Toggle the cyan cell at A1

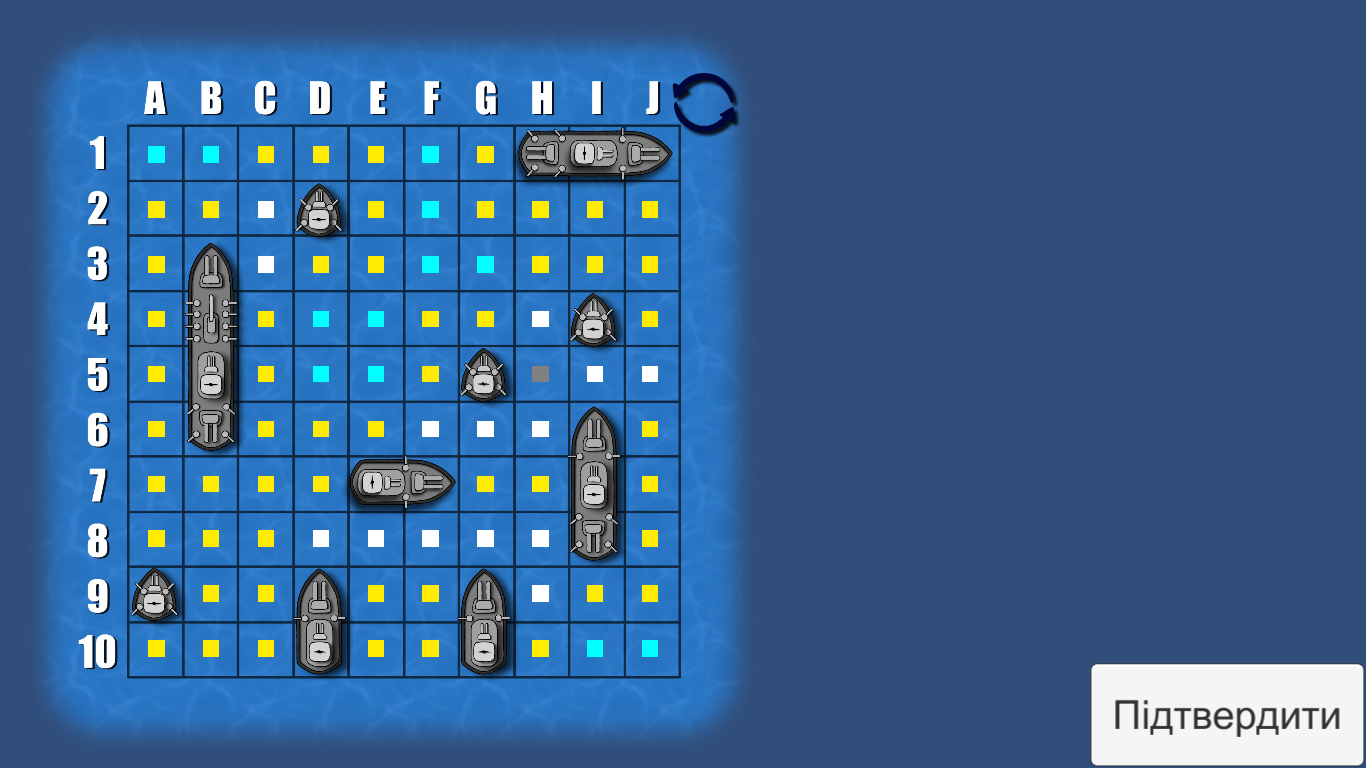[x=156, y=153]
